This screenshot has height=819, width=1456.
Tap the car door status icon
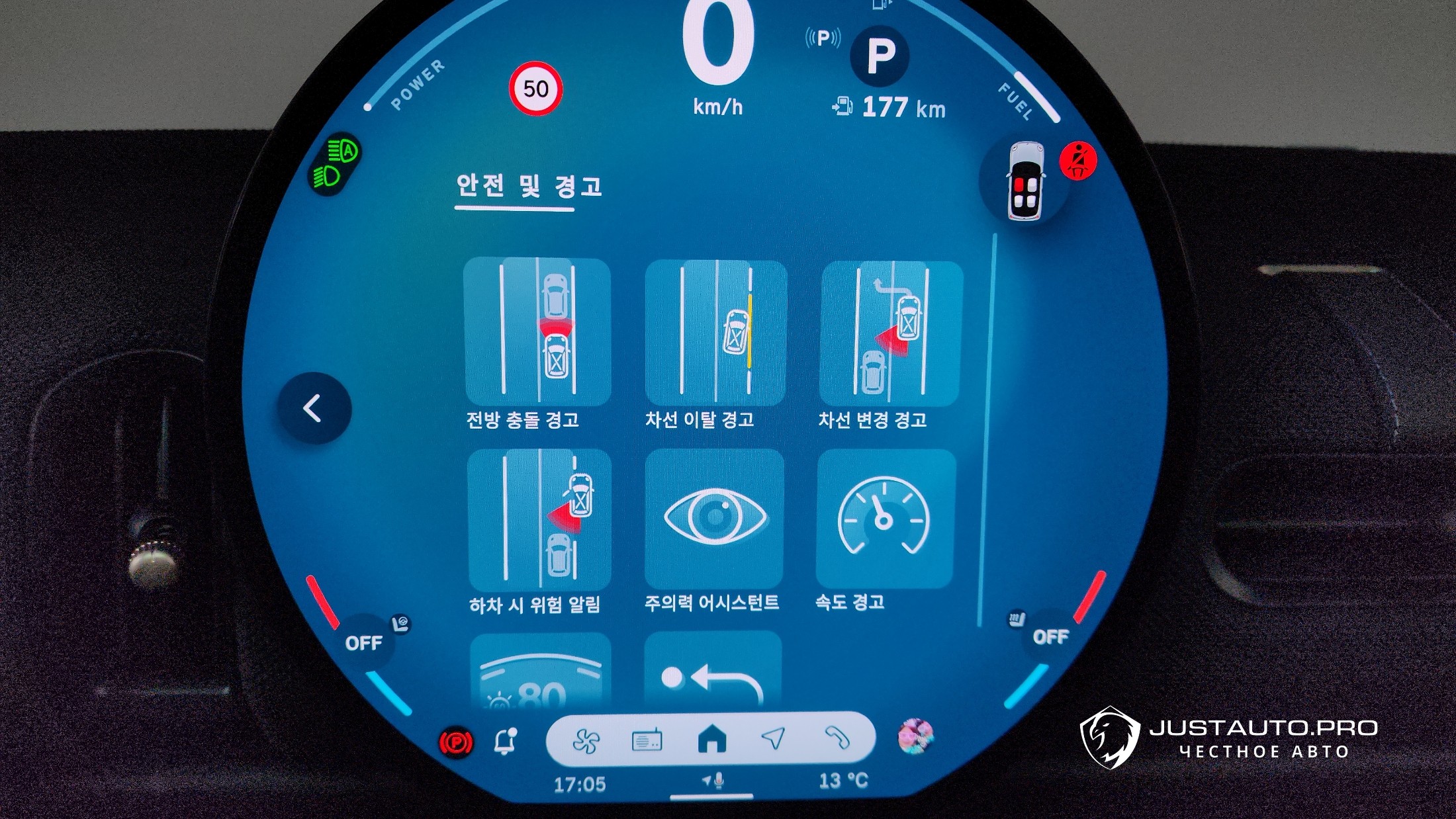(1024, 181)
